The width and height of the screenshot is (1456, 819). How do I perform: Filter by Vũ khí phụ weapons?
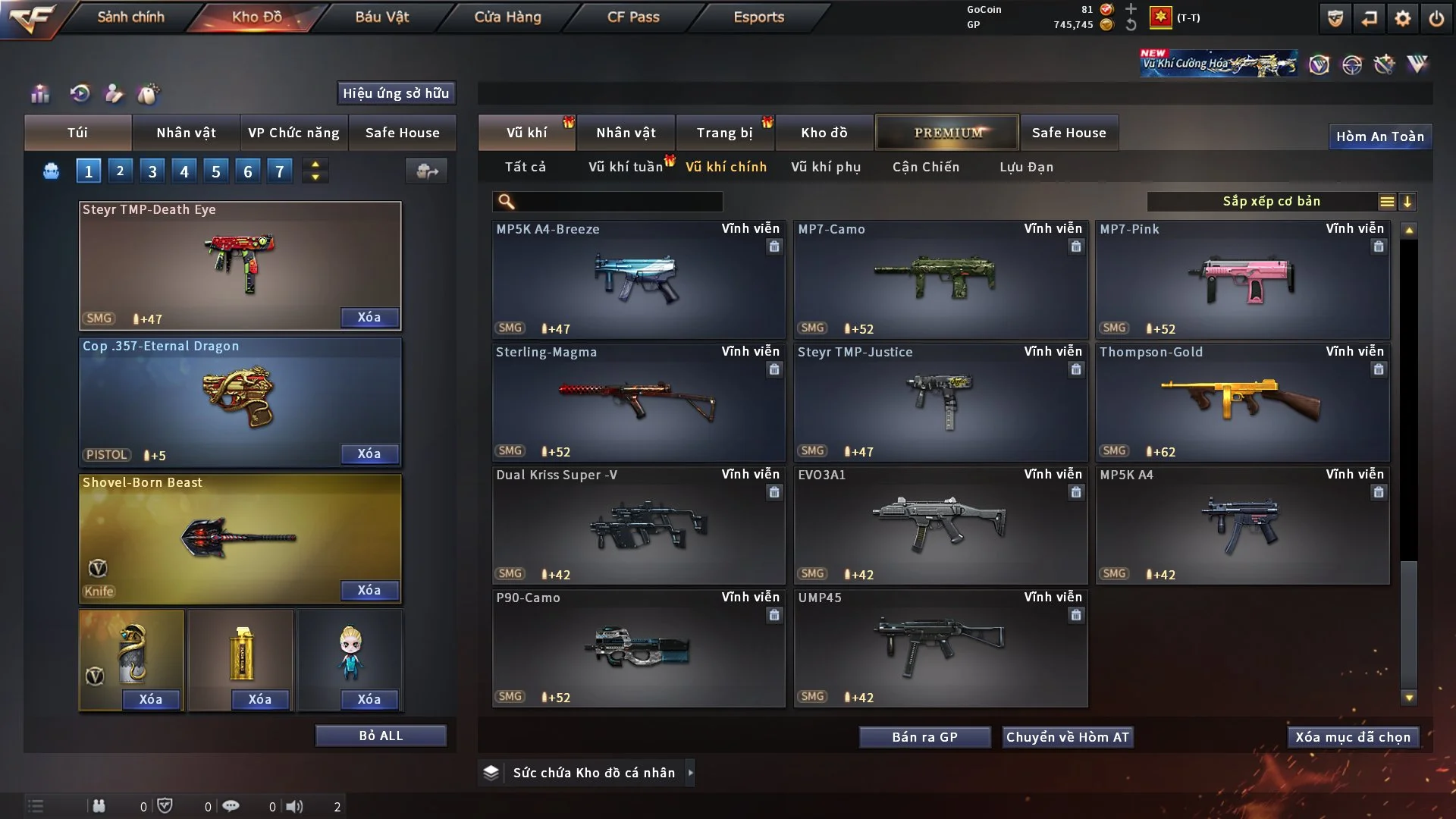[825, 167]
